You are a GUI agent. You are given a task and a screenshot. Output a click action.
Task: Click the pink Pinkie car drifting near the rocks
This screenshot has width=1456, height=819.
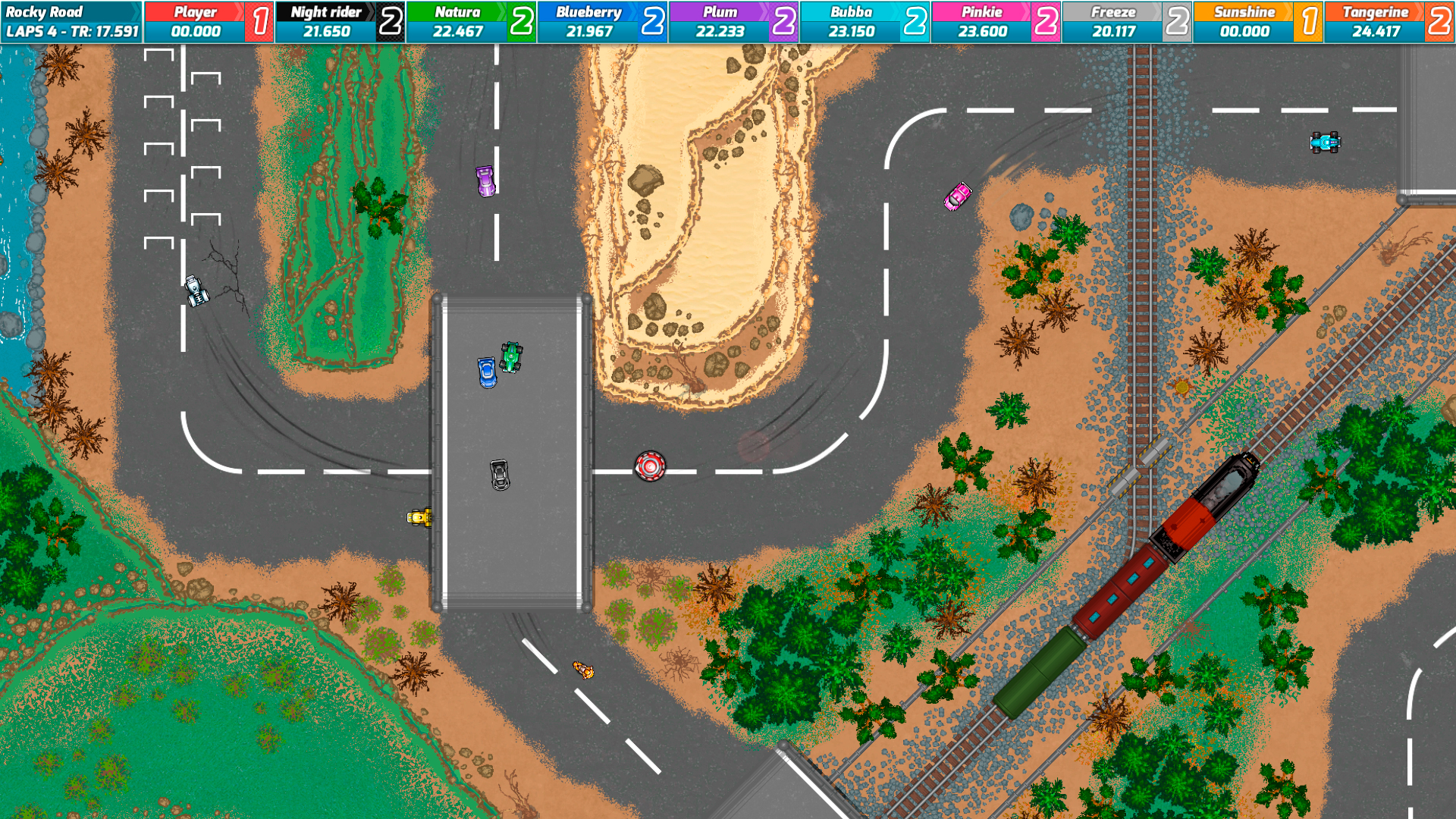click(x=959, y=197)
